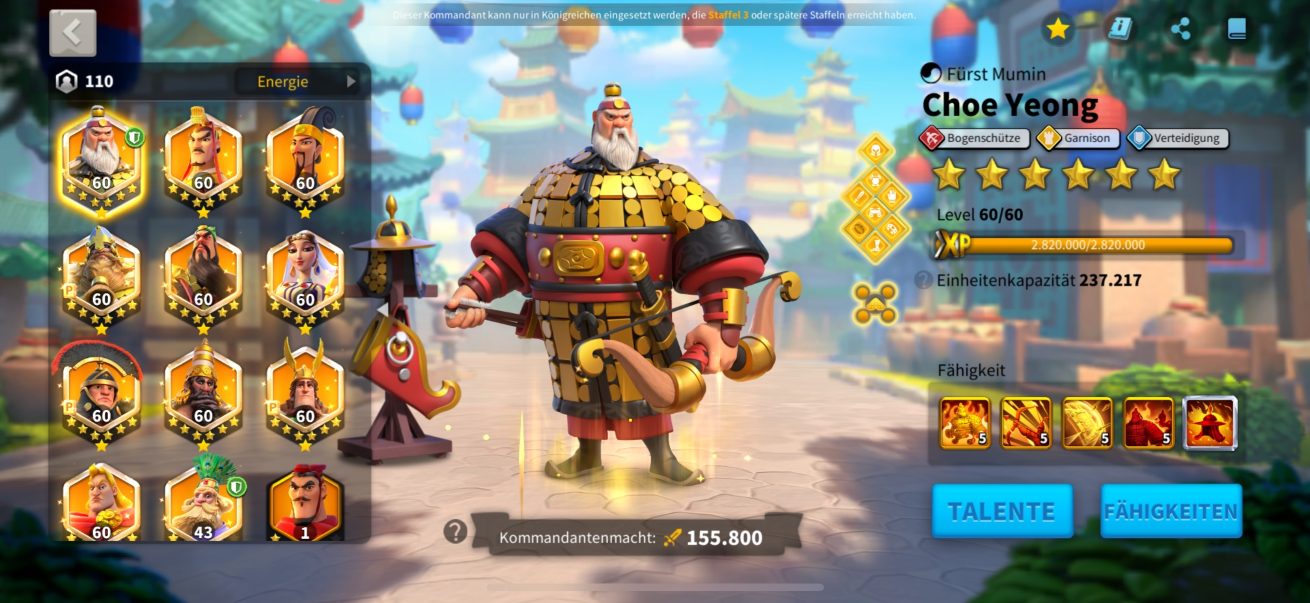This screenshot has height=603, width=1310.
Task: View the golden armored warrior skill
Action: 964,423
